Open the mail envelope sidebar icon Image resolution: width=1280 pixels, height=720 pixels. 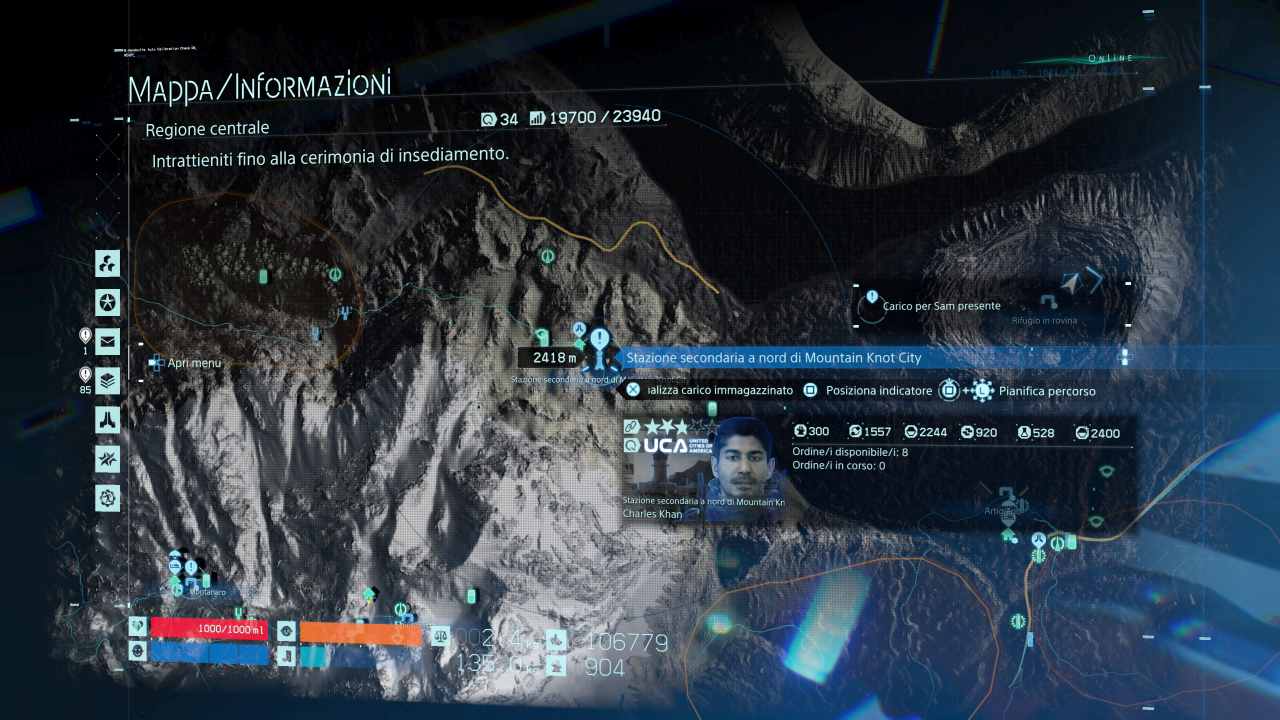(108, 341)
